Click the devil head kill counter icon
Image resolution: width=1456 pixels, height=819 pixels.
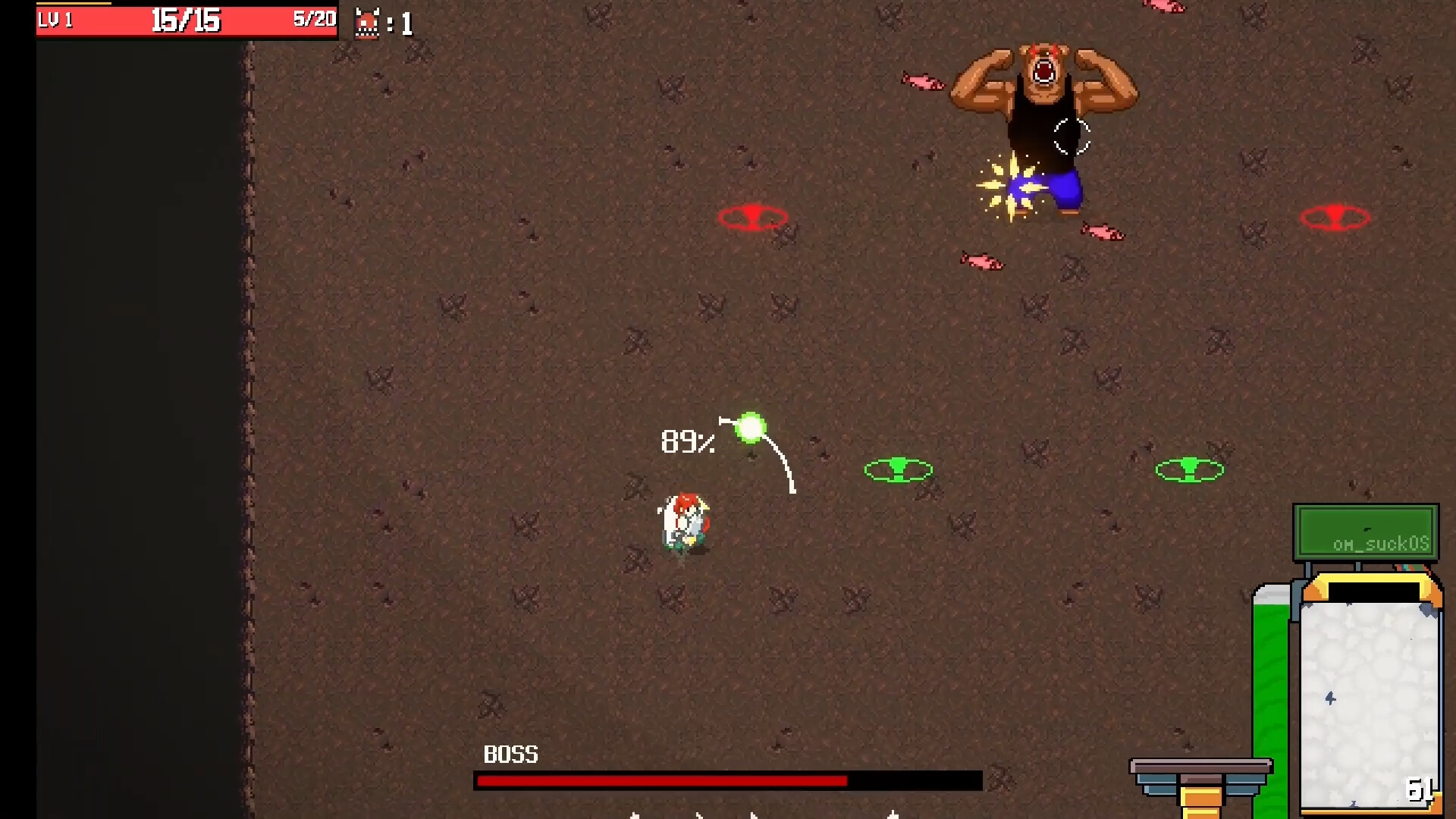[367, 21]
